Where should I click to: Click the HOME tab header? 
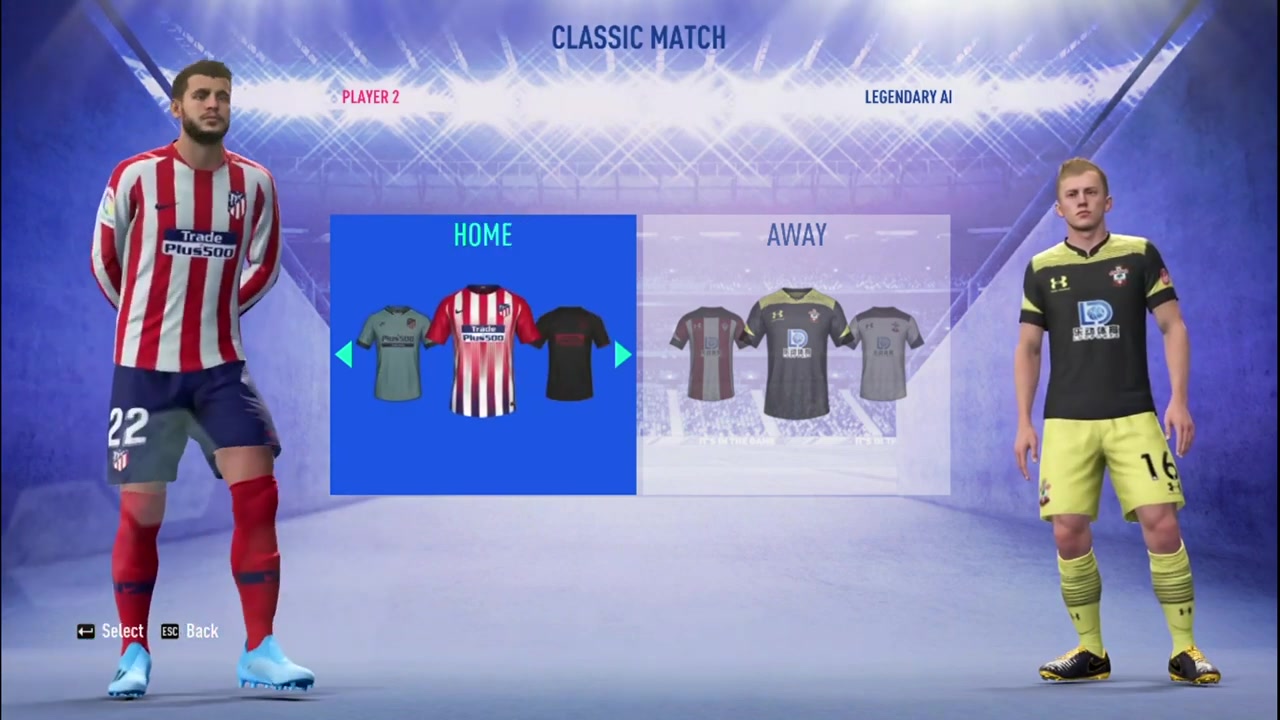(483, 235)
